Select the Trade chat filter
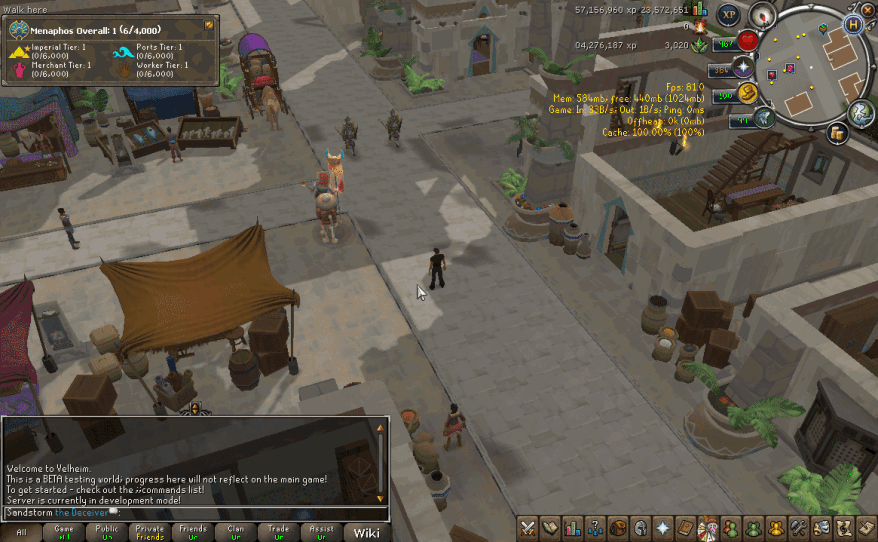The image size is (878, 542). (x=279, y=532)
